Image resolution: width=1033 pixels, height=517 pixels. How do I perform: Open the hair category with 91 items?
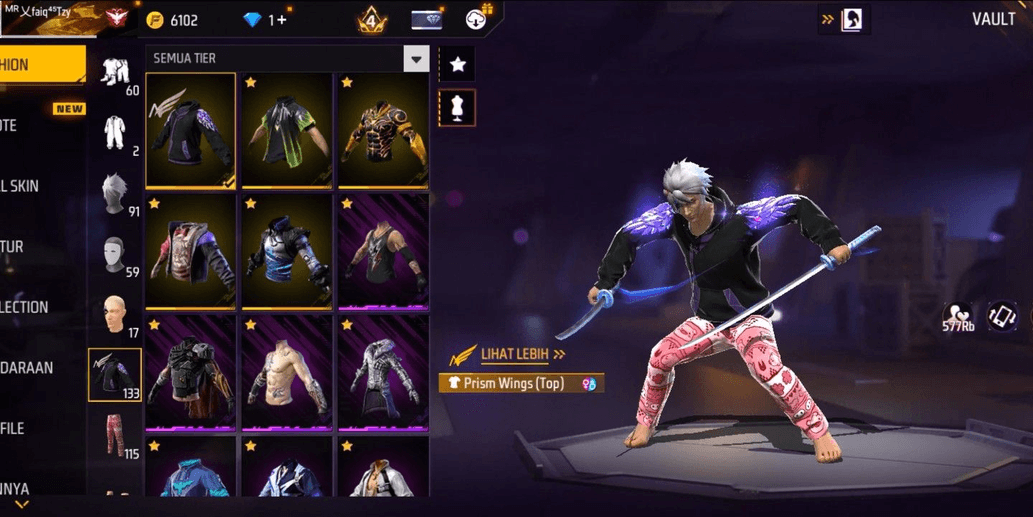click(x=115, y=194)
